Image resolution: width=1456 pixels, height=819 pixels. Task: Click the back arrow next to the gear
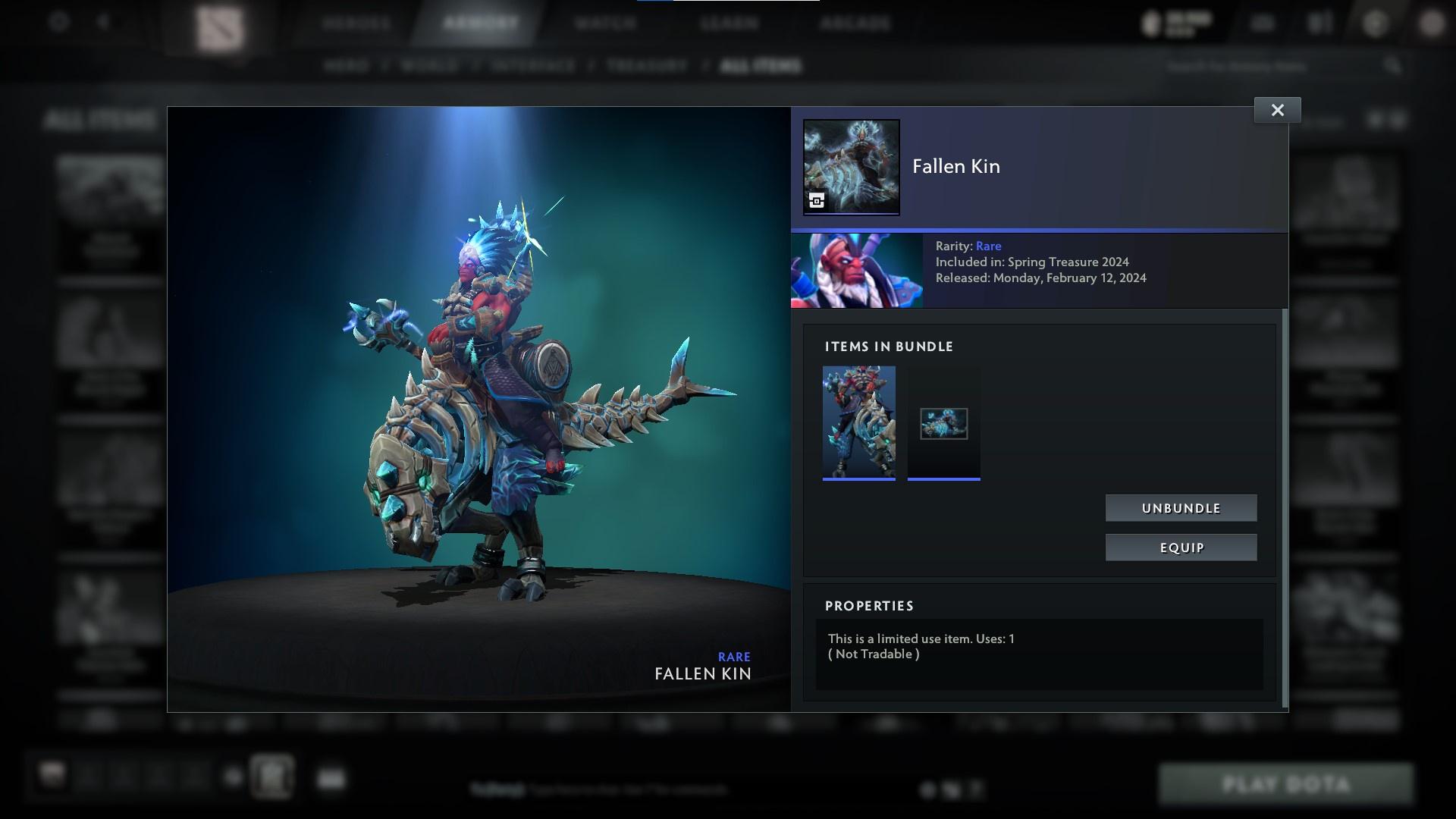(104, 22)
